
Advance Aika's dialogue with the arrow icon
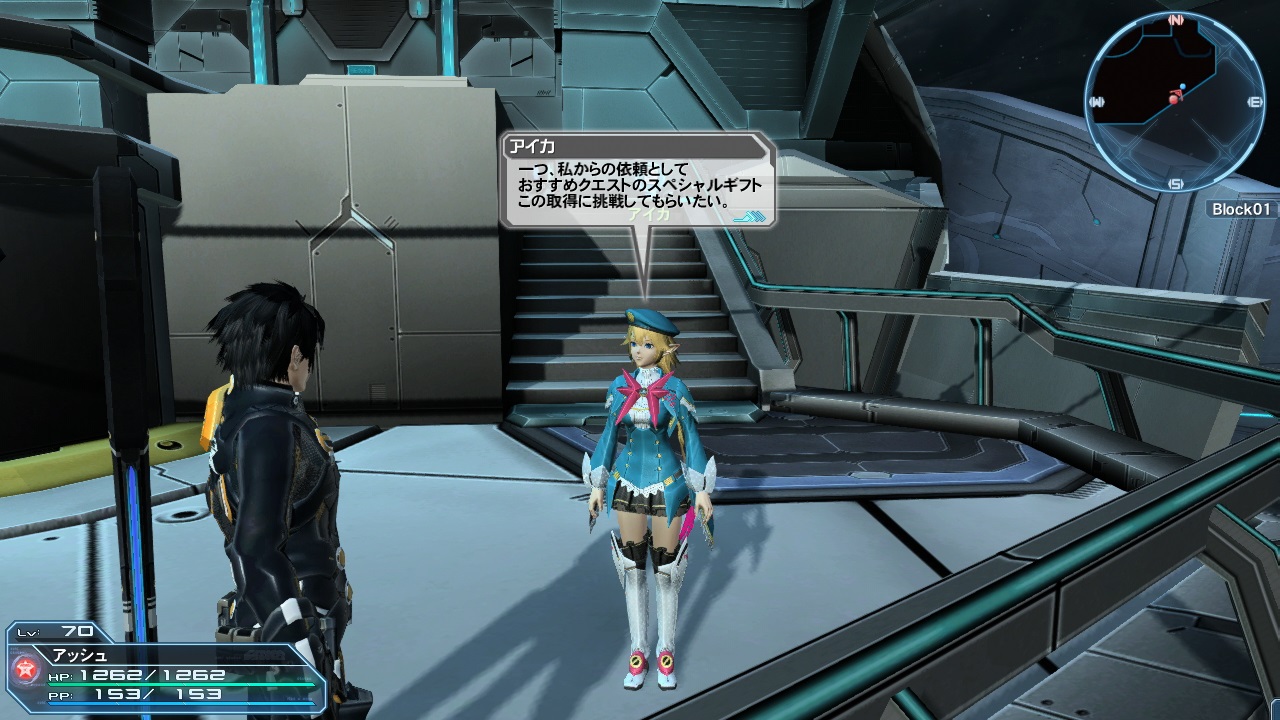click(x=749, y=214)
